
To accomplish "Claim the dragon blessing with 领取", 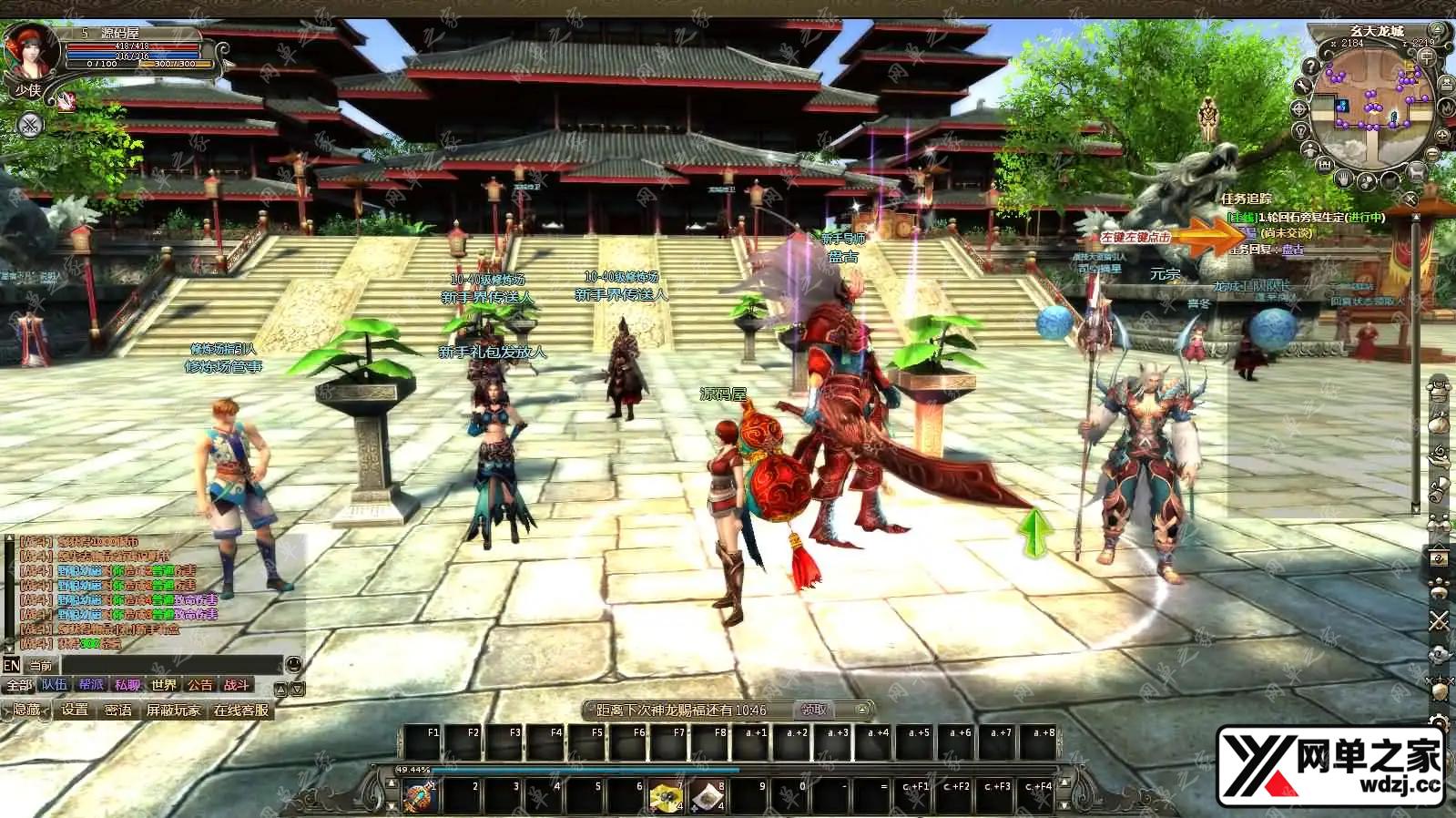I will 813,710.
